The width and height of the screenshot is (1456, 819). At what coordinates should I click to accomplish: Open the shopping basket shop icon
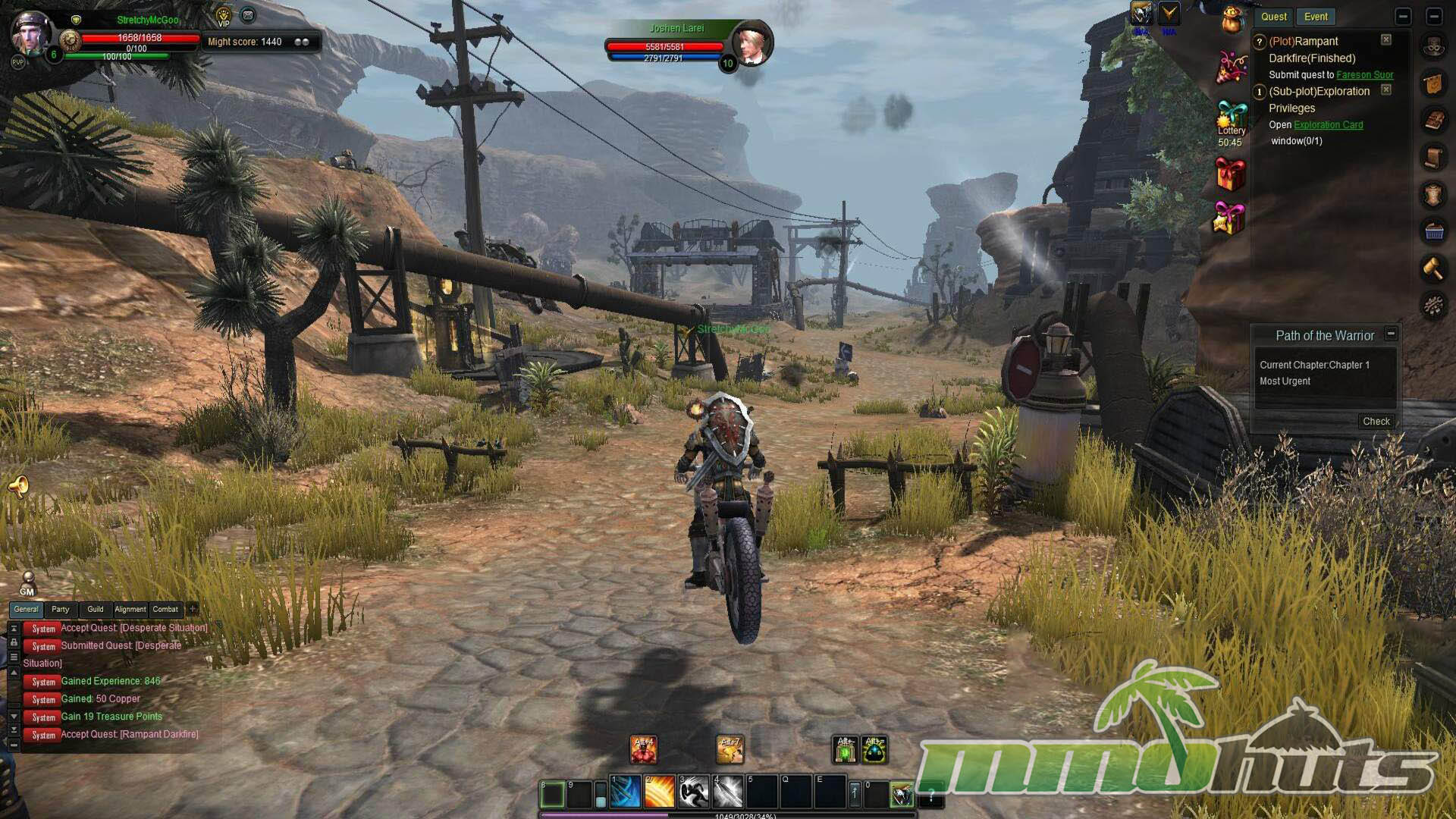[x=1433, y=231]
